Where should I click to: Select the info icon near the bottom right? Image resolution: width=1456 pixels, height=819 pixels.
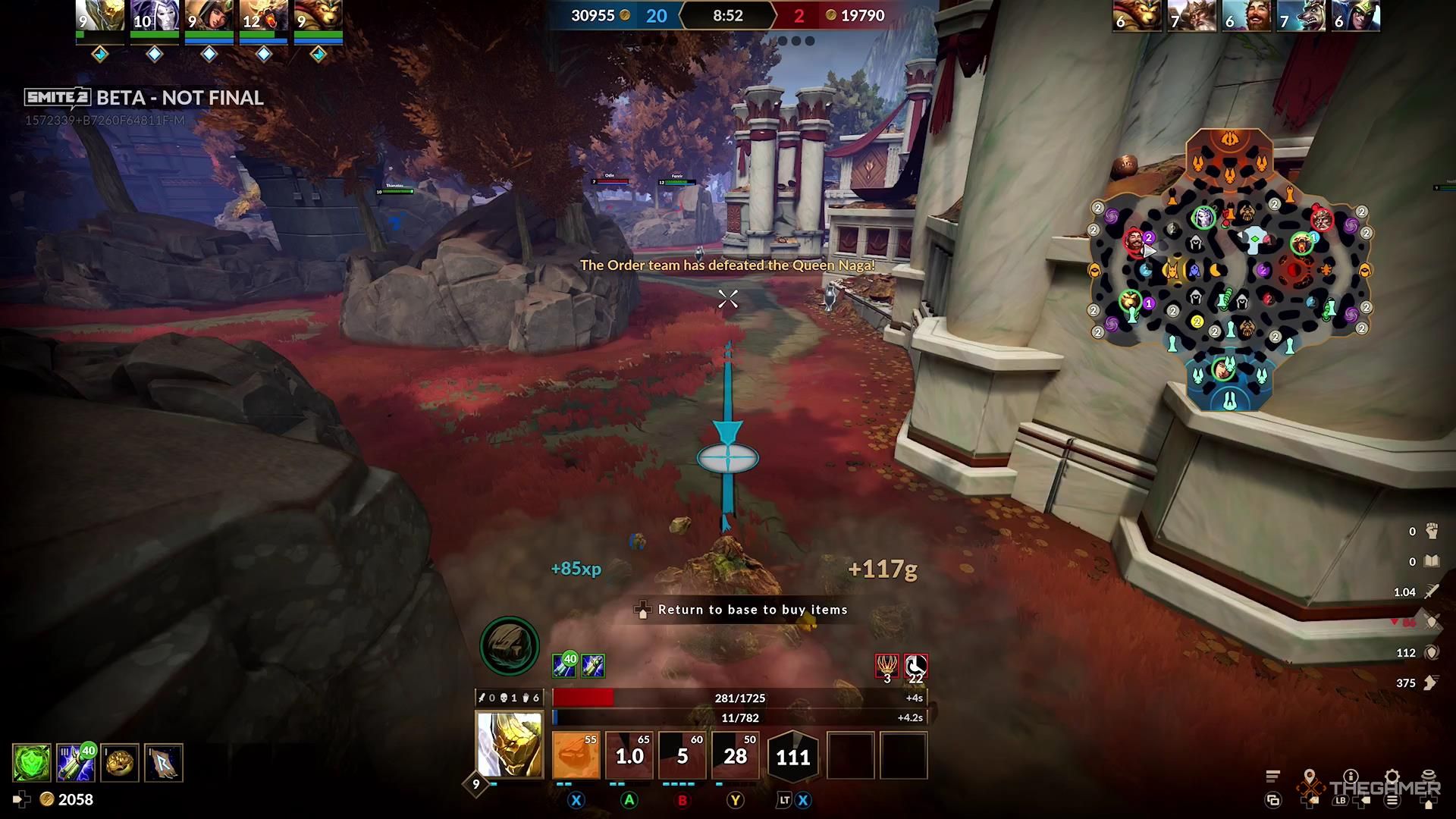(1351, 775)
